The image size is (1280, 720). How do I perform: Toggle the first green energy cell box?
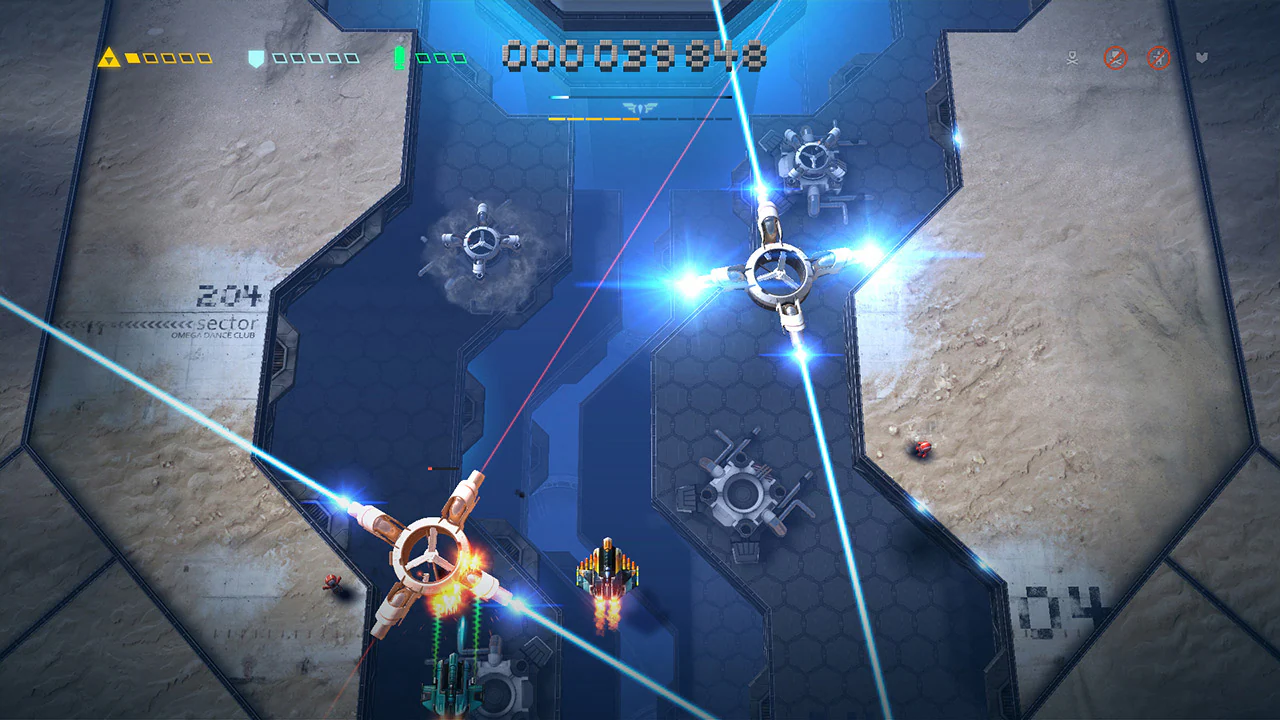point(425,58)
